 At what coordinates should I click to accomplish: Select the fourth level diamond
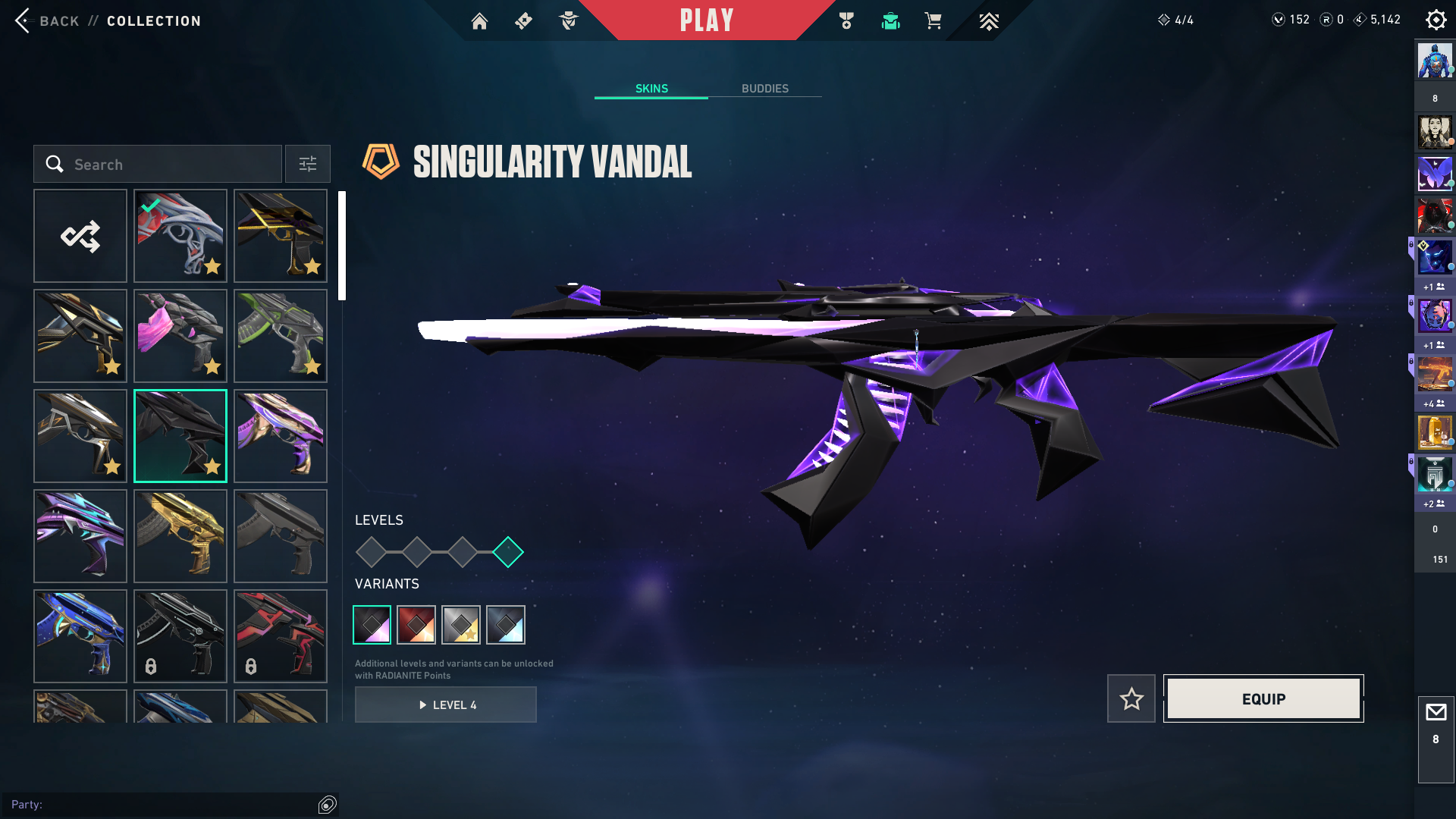[x=508, y=552]
